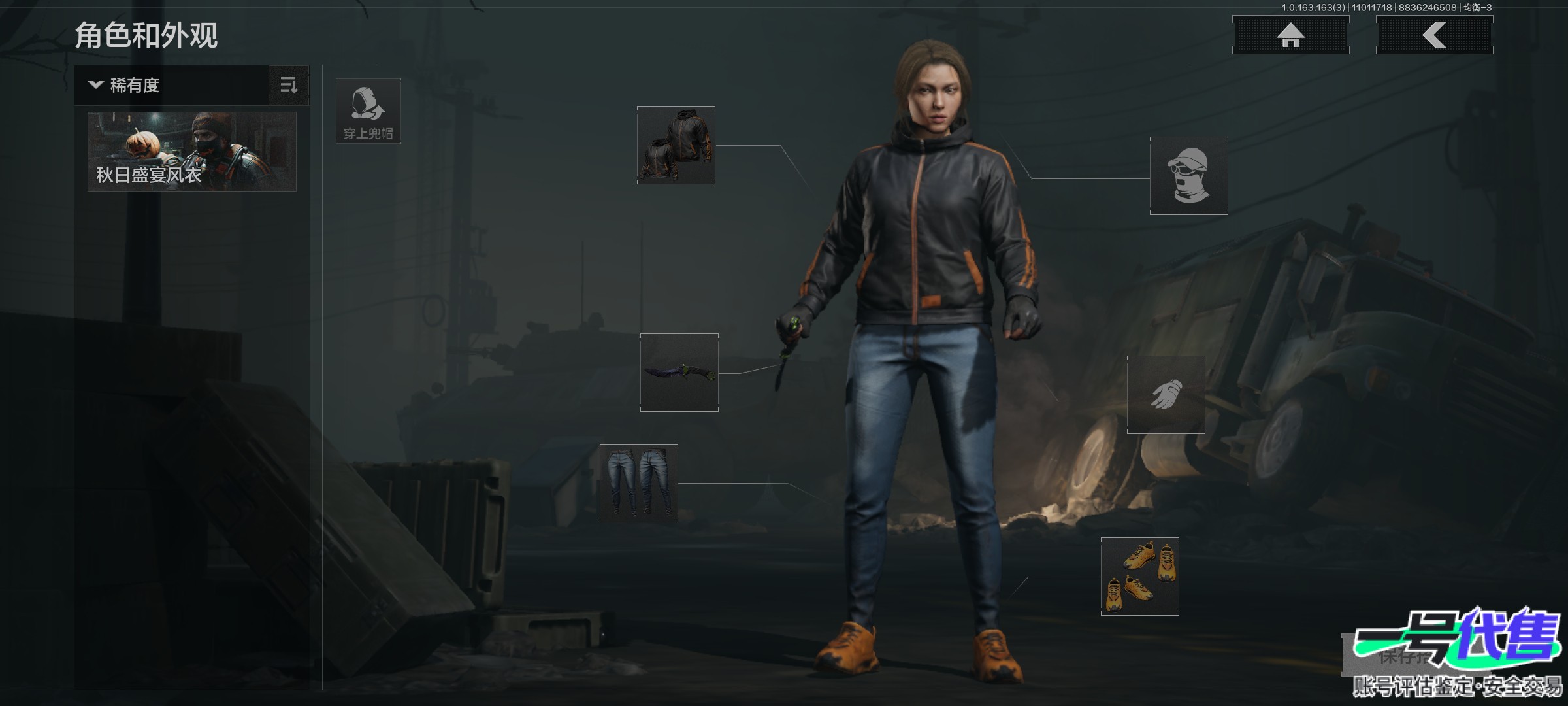Image resolution: width=1568 pixels, height=706 pixels.
Task: Select the 秋日盛宴风衣 outfit thumbnail
Action: pyautogui.click(x=192, y=152)
